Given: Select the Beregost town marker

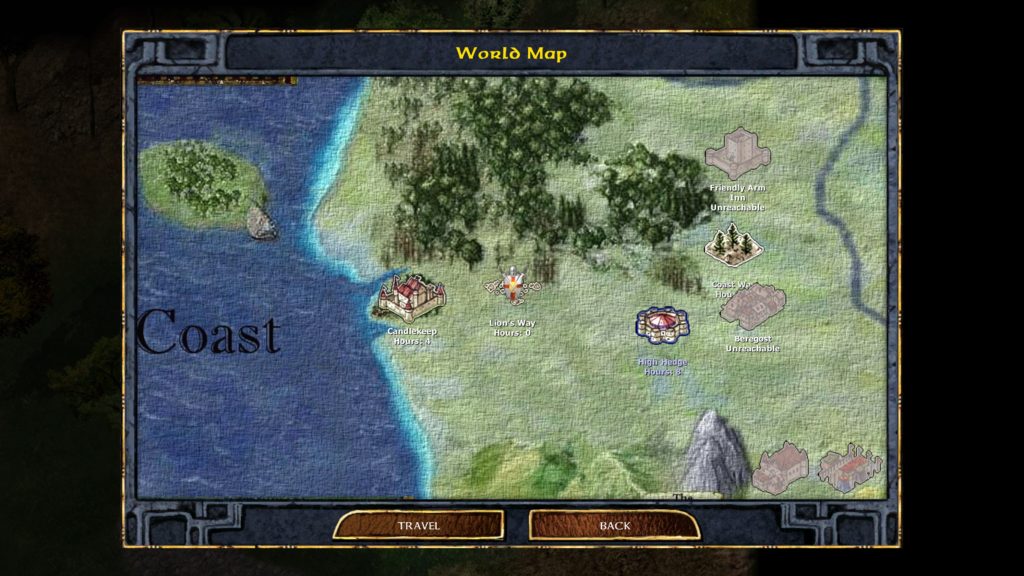Looking at the screenshot, I should [x=753, y=308].
